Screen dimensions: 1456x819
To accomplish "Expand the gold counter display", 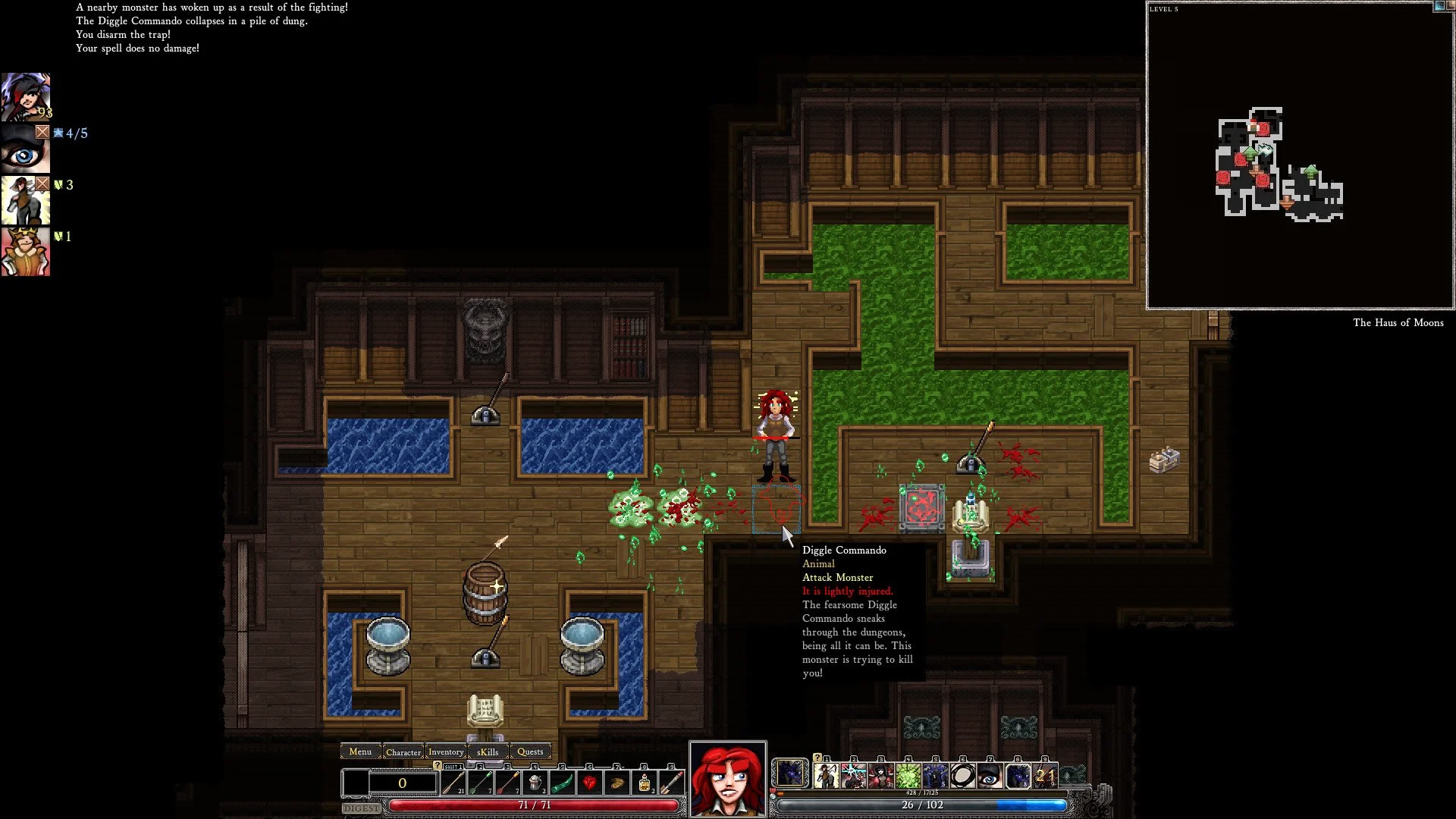I will click(402, 783).
